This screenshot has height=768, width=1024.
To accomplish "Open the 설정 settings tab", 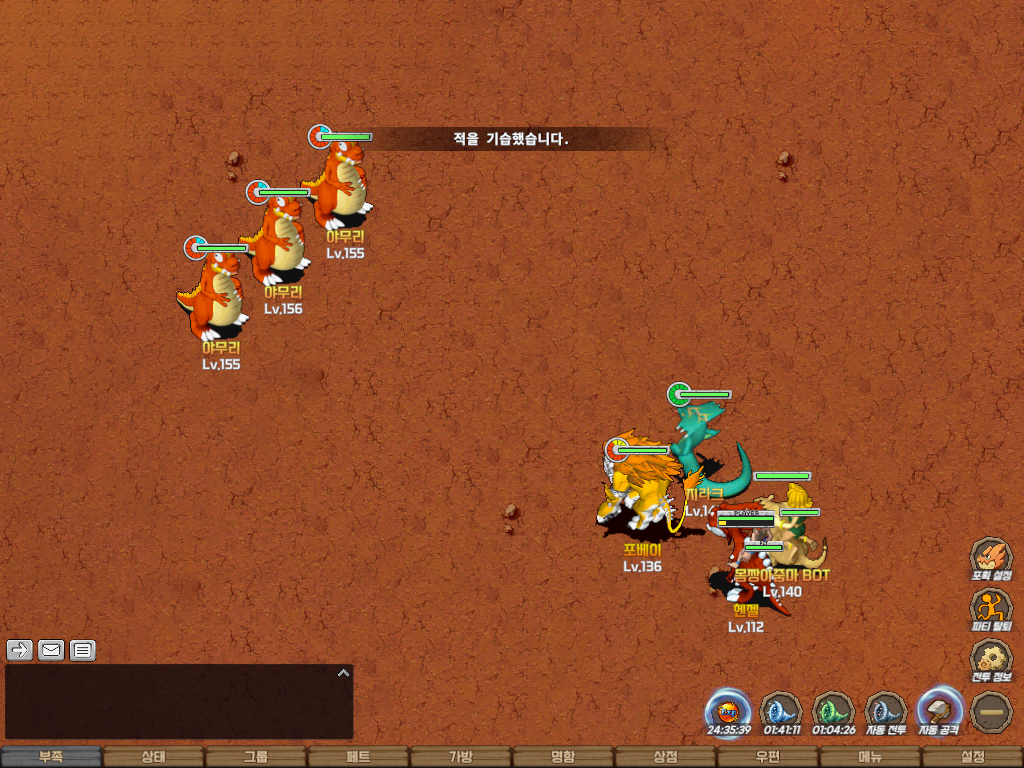I will coord(972,757).
